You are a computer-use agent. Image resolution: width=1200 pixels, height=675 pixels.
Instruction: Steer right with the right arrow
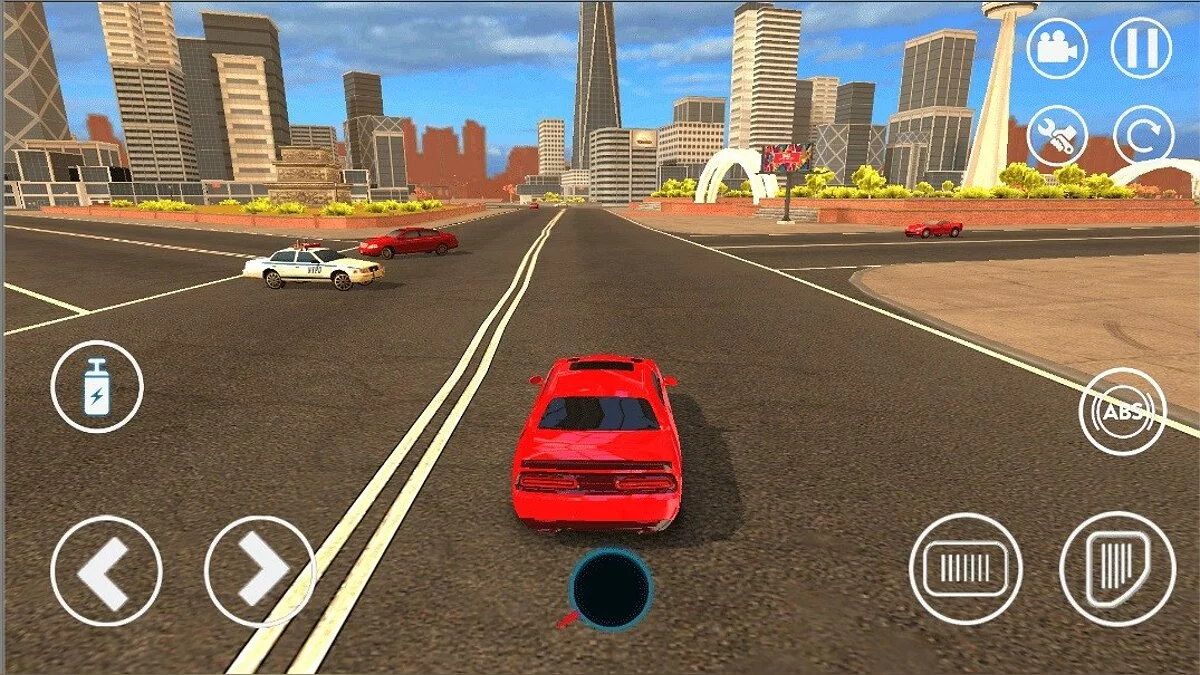(x=259, y=571)
